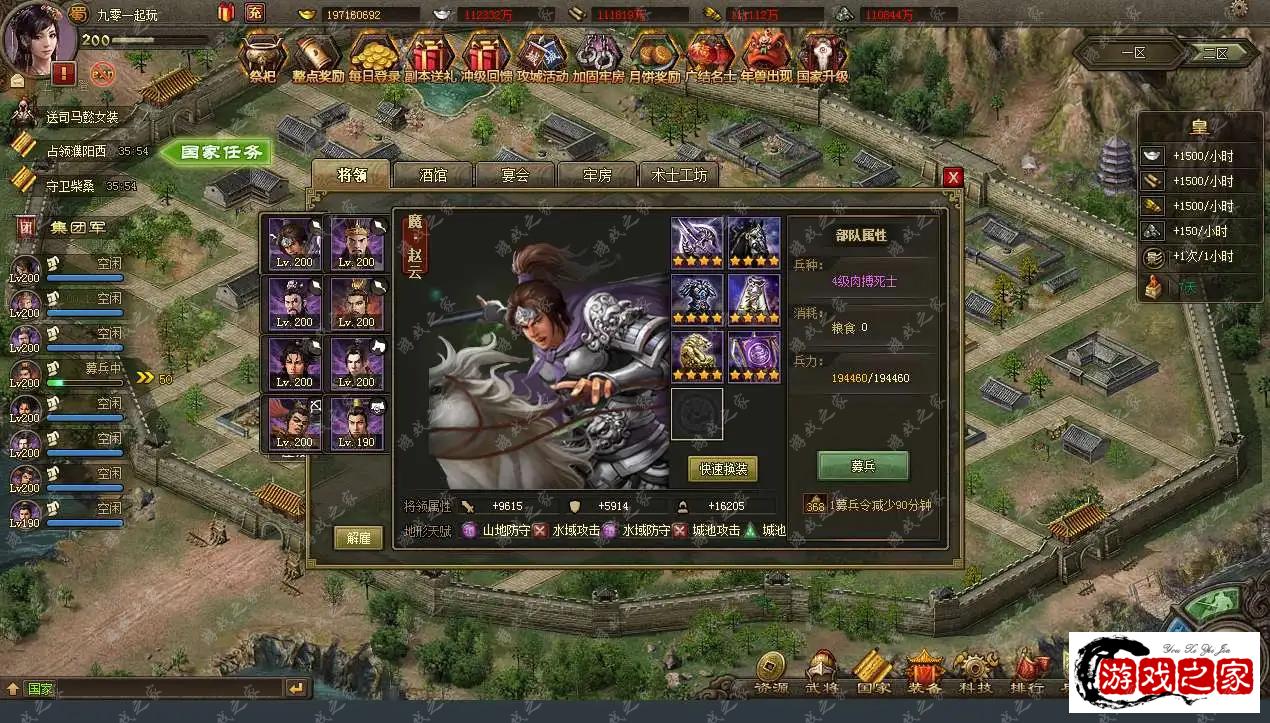The image size is (1270, 723).
Task: Close the generals panel with the red X
Action: [953, 177]
